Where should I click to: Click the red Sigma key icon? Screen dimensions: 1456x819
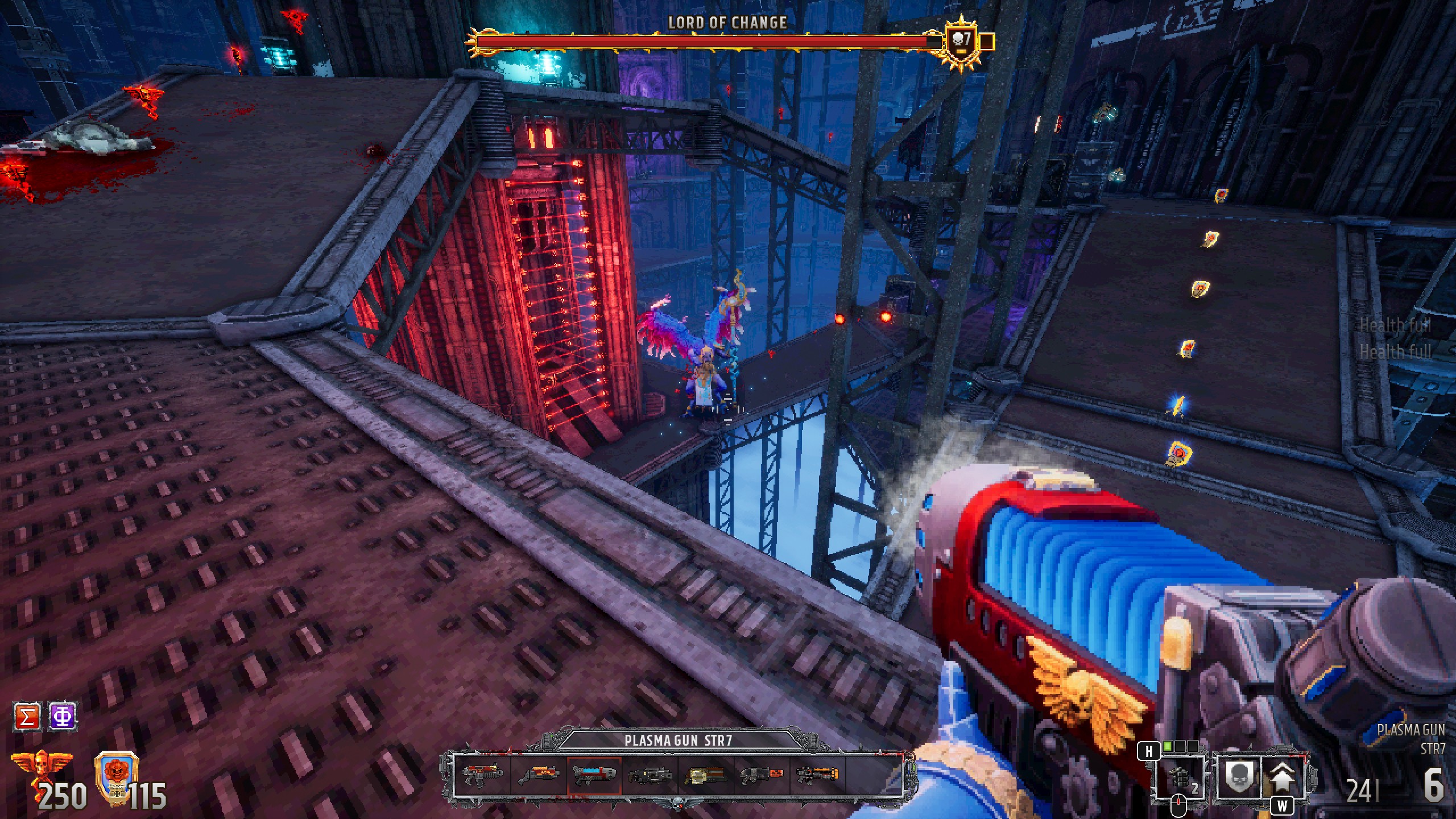pyautogui.click(x=27, y=716)
